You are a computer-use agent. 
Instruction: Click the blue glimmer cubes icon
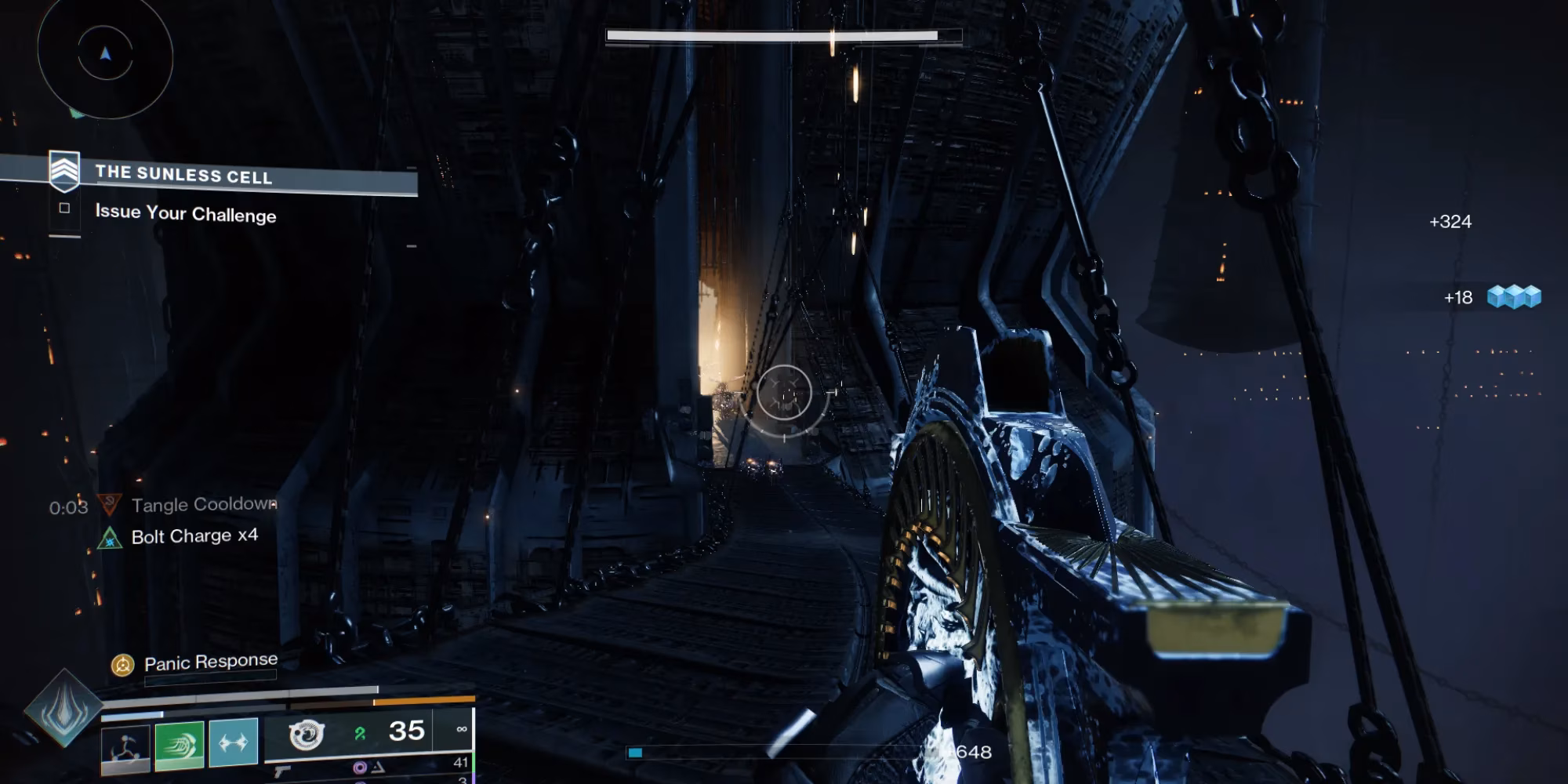1514,297
